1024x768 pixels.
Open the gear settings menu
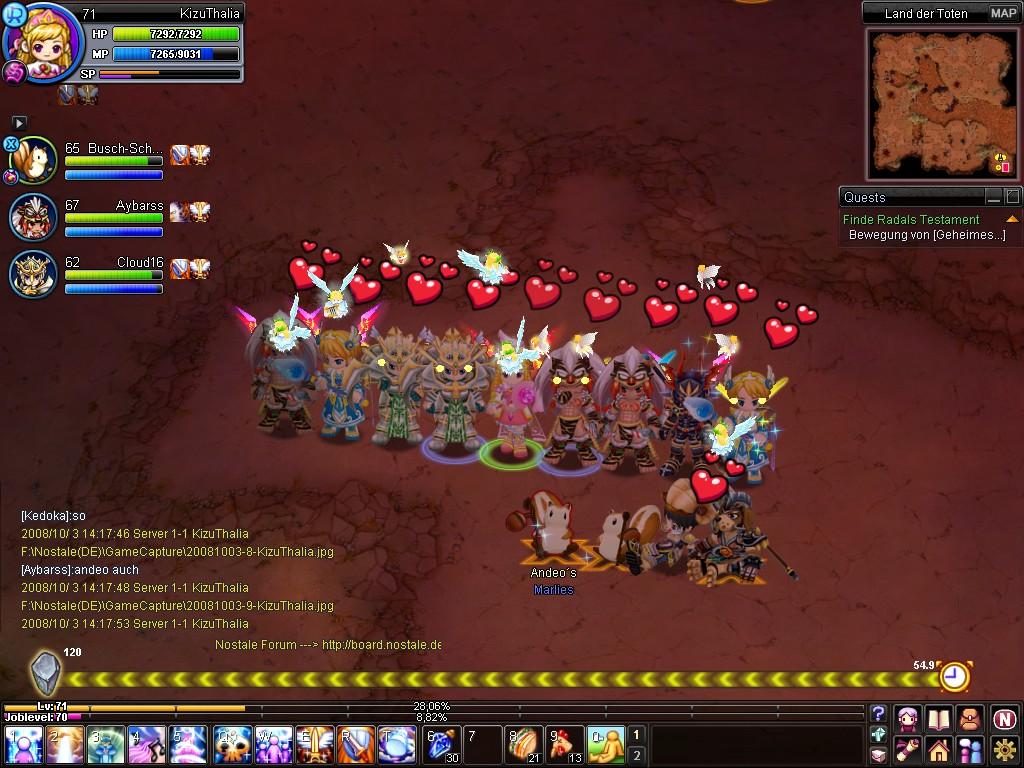tap(1004, 749)
